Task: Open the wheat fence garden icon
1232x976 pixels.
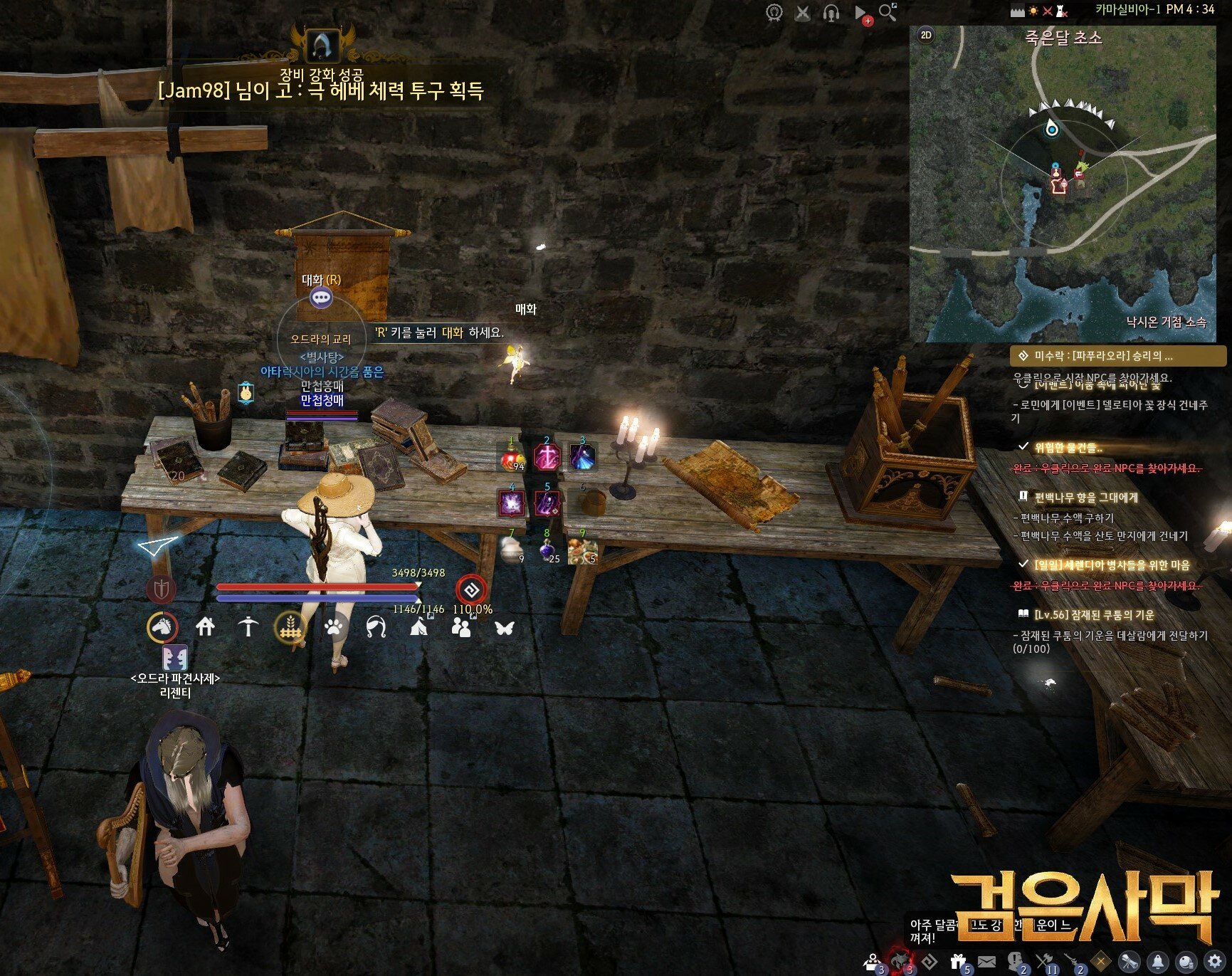Action: click(290, 627)
